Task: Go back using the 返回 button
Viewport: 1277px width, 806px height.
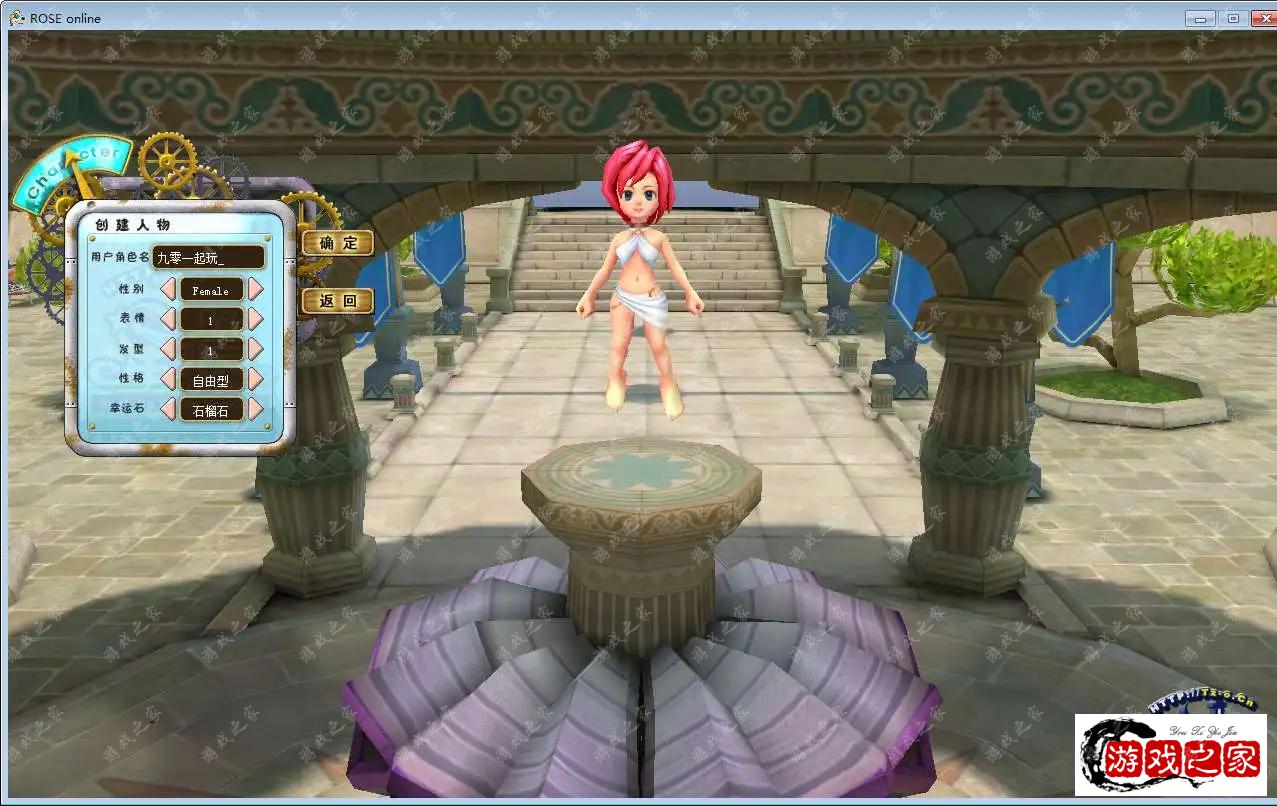Action: point(337,301)
